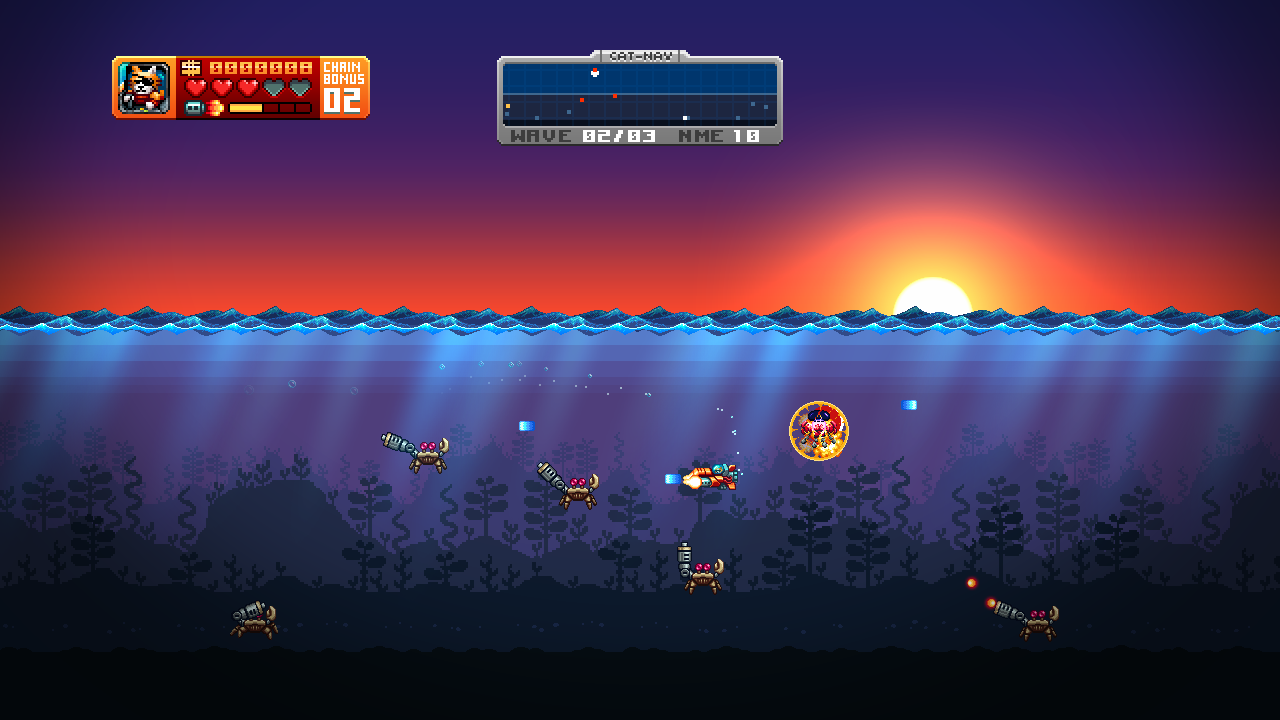Open the CHAIN BONUS 02 panel
Screen dimensions: 1280x720
click(x=344, y=87)
